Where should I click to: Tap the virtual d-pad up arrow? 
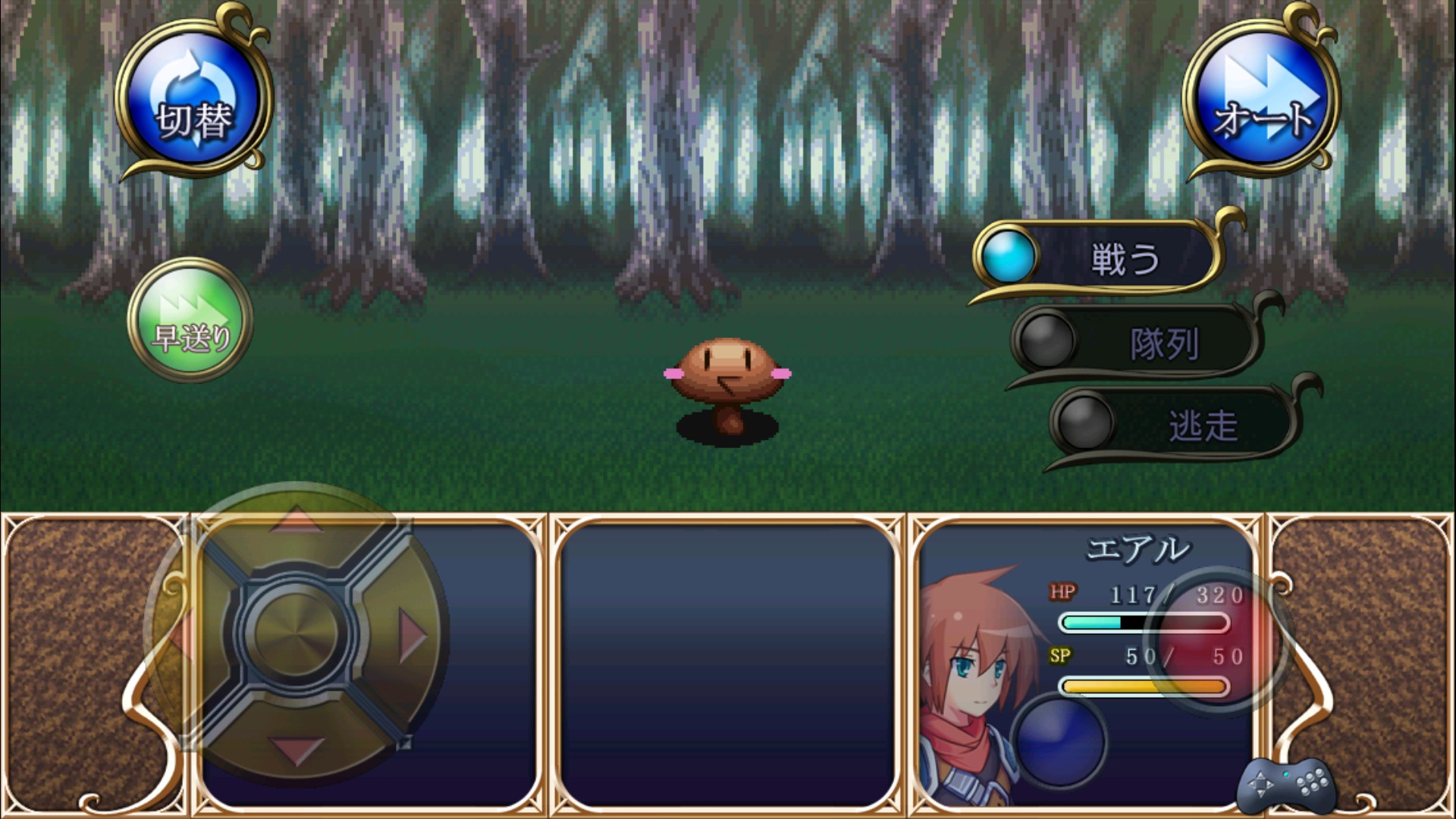pos(297,522)
